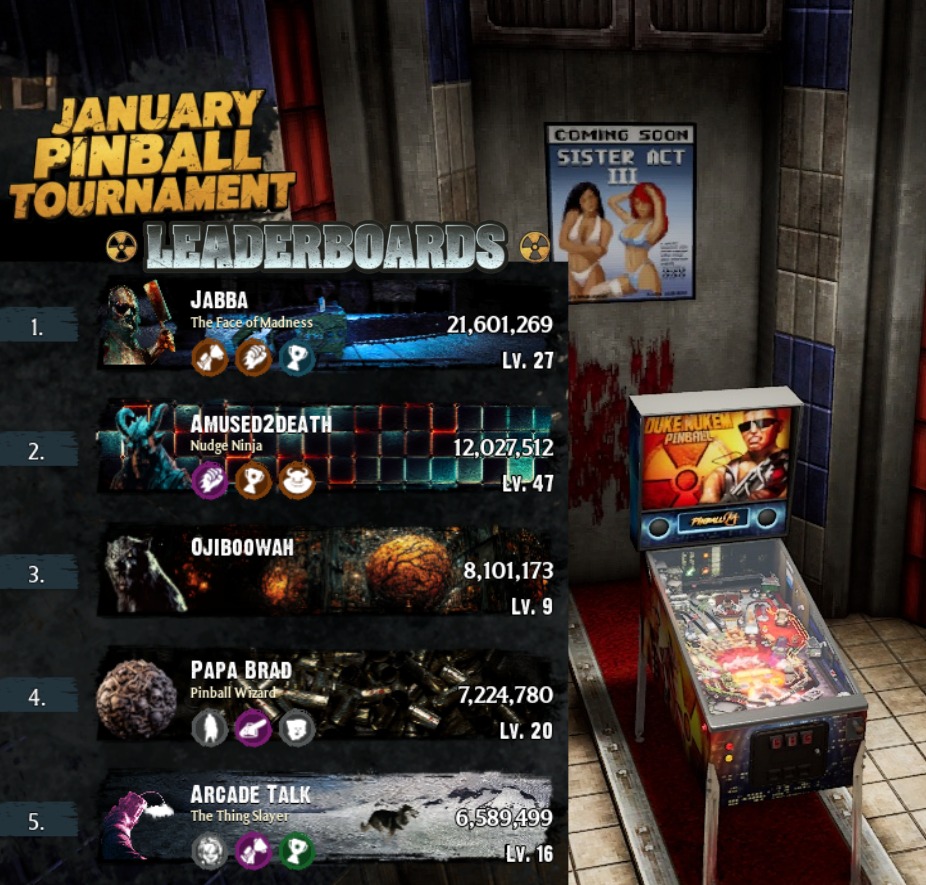The width and height of the screenshot is (926, 885).
Task: Inspect Amused2Death's purple fist badge
Action: click(x=210, y=479)
